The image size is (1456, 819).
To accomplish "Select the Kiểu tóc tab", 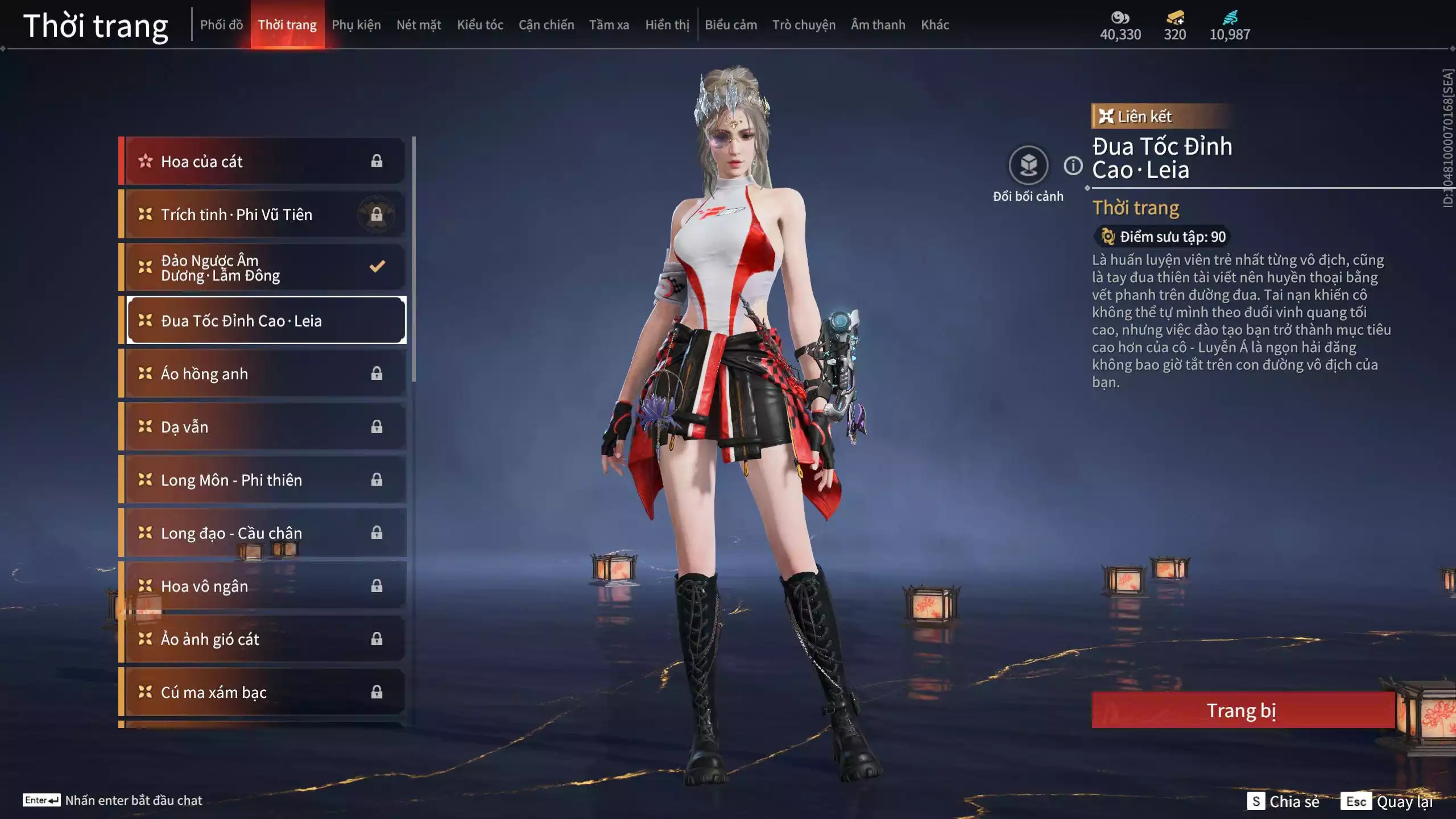I will click(480, 25).
